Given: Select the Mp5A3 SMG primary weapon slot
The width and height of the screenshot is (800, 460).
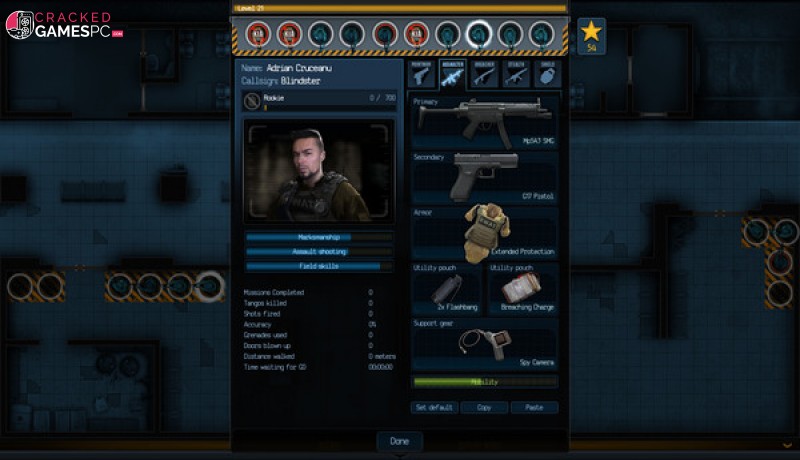Looking at the screenshot, I should click(x=485, y=122).
